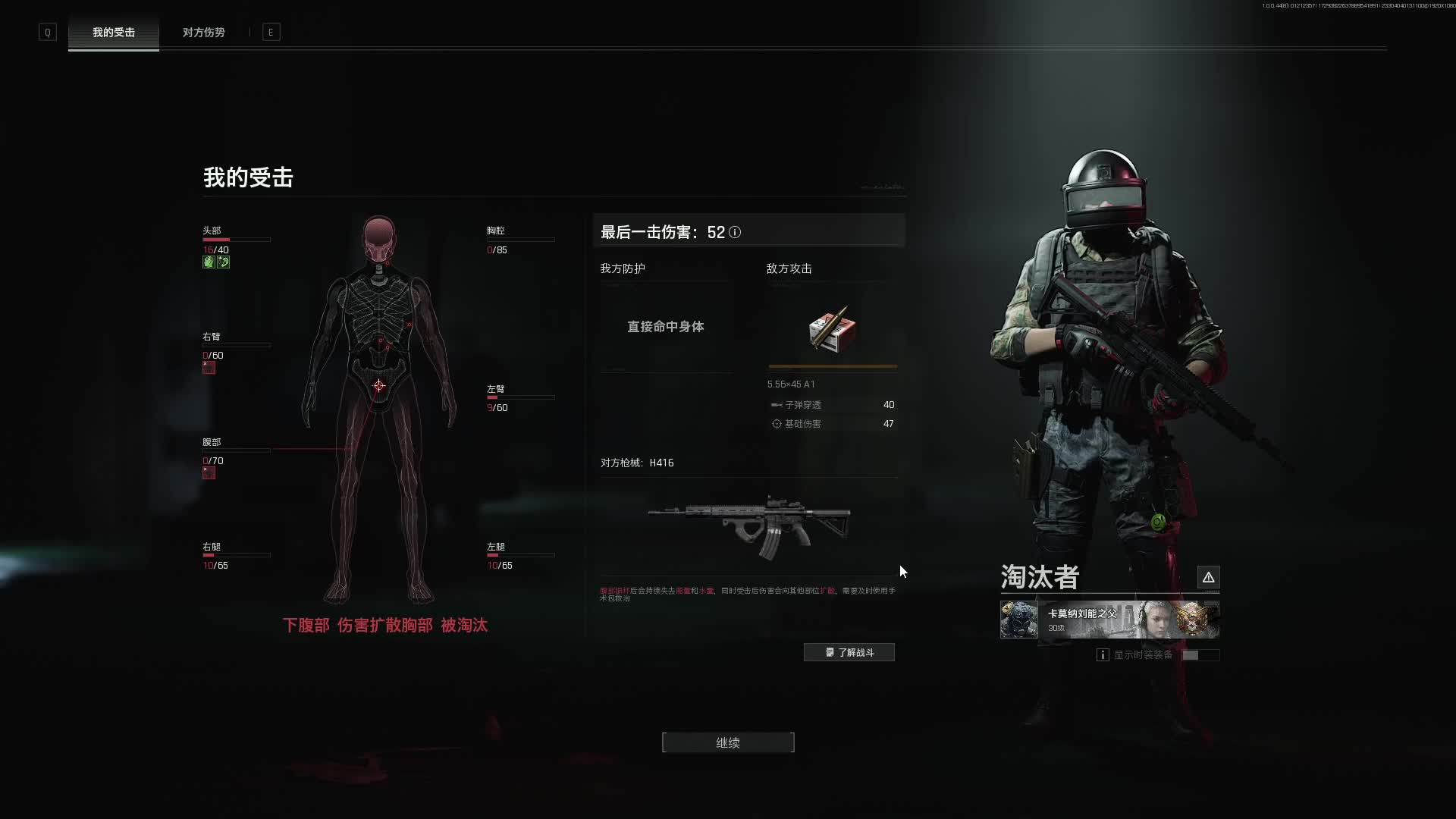Click the 继续 button to continue
1456x819 pixels.
tap(728, 742)
